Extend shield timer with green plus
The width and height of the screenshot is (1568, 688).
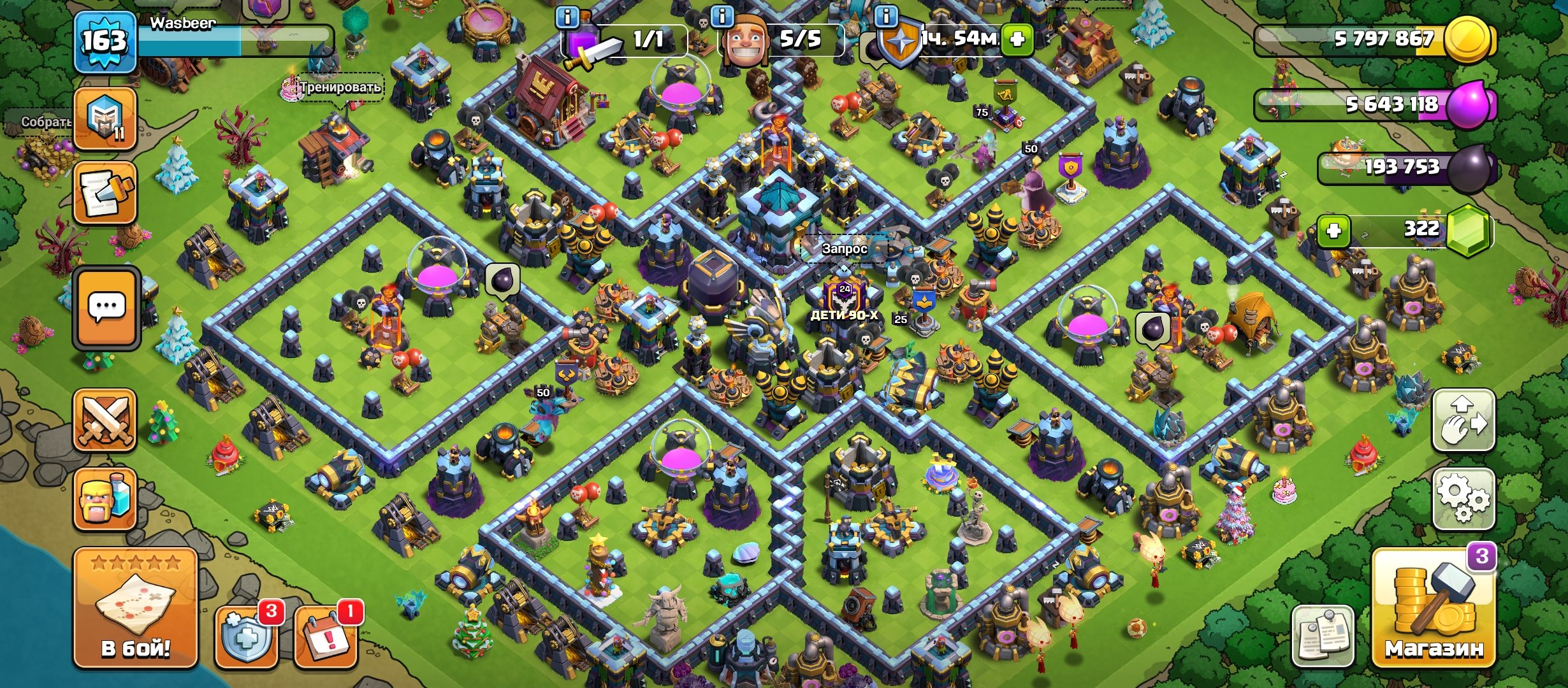click(x=1017, y=39)
